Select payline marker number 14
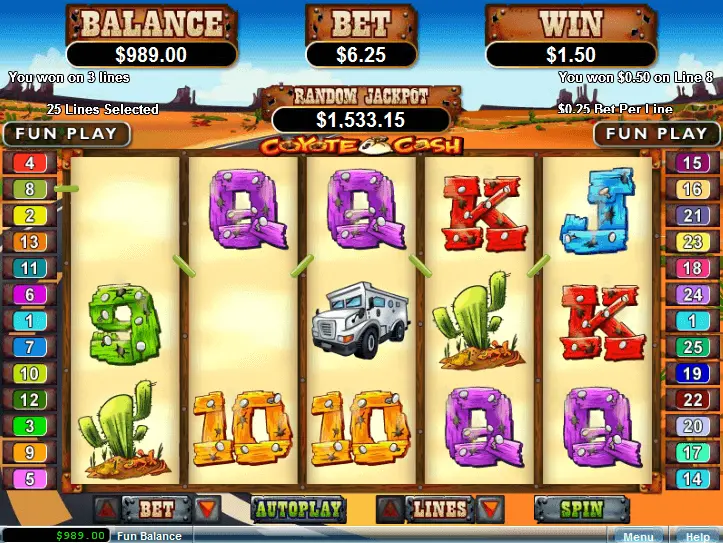This screenshot has width=723, height=543. tap(692, 479)
